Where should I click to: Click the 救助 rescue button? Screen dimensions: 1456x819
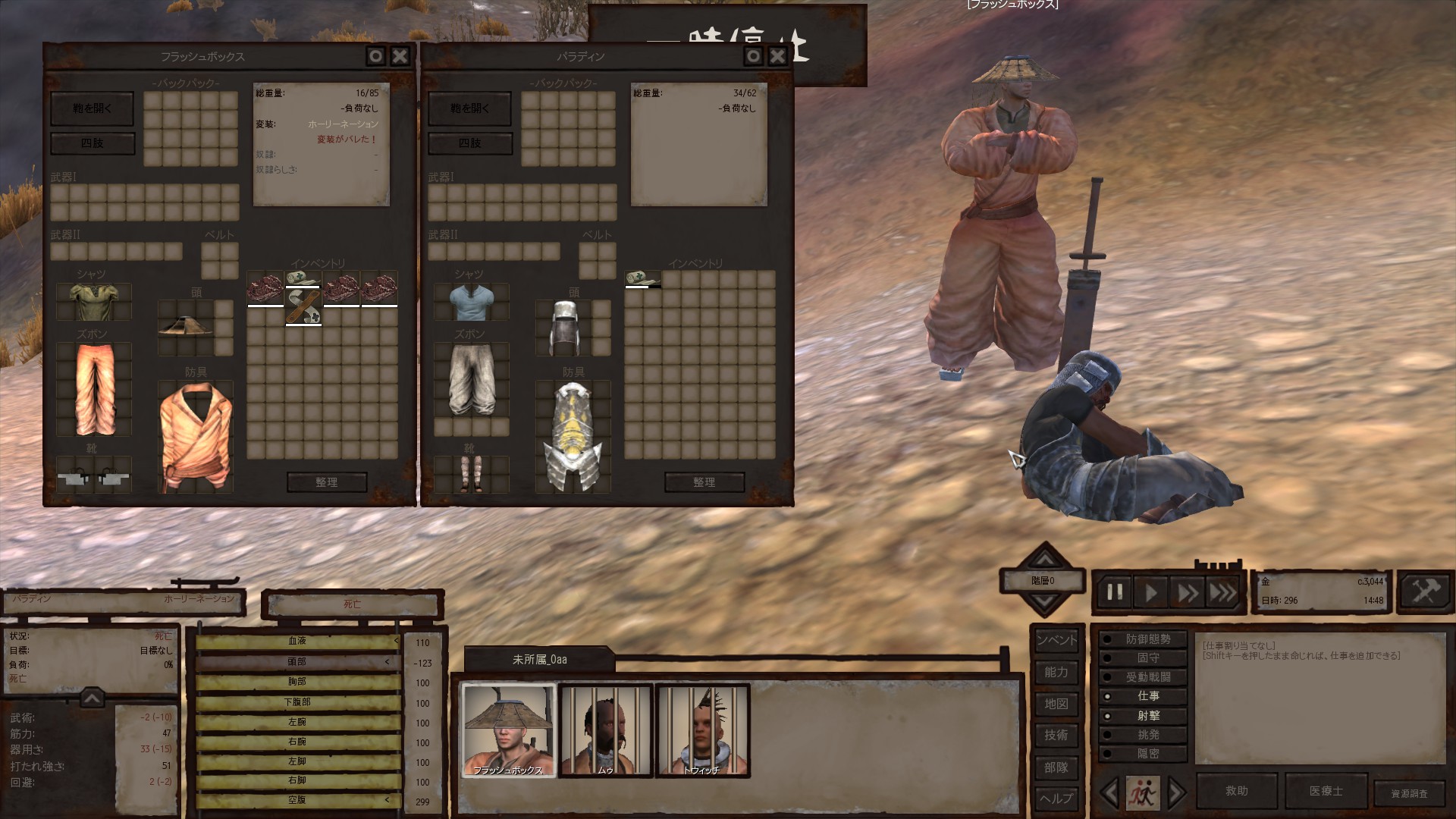(x=1236, y=791)
